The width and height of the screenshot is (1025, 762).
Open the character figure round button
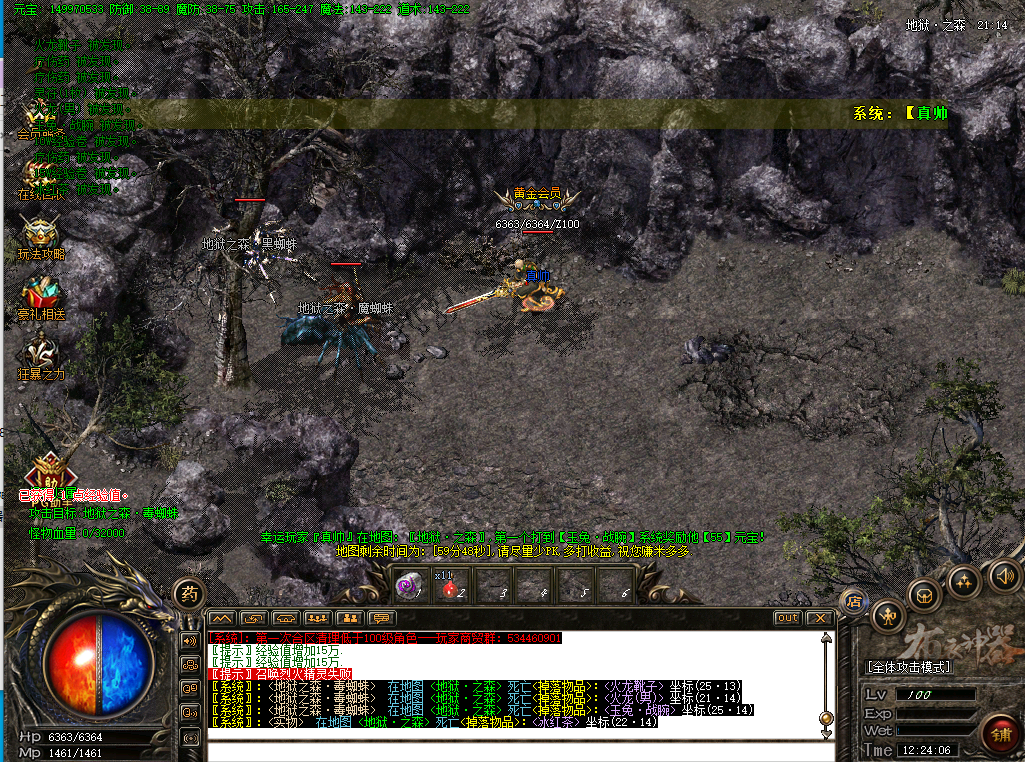tap(887, 616)
